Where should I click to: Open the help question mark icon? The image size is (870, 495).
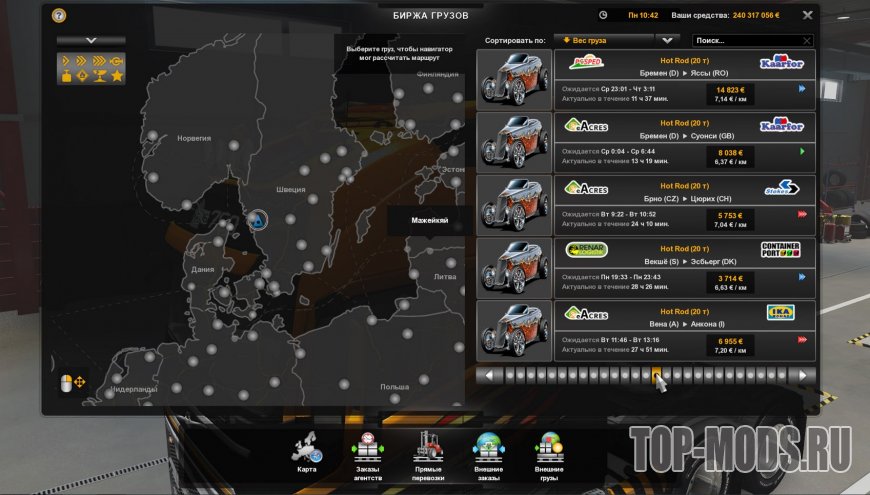(59, 15)
